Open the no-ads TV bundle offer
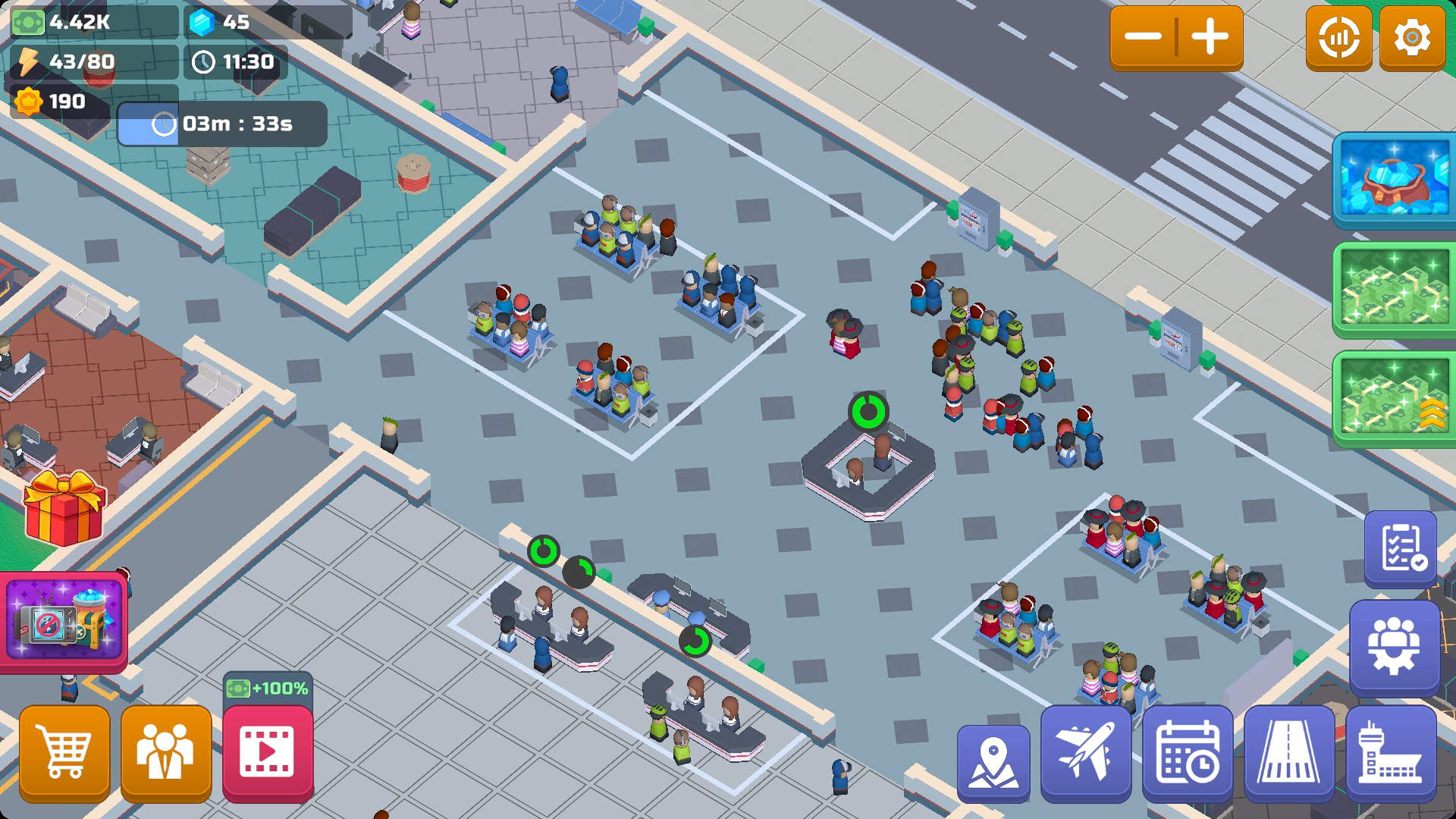The width and height of the screenshot is (1456, 819). 64,621
